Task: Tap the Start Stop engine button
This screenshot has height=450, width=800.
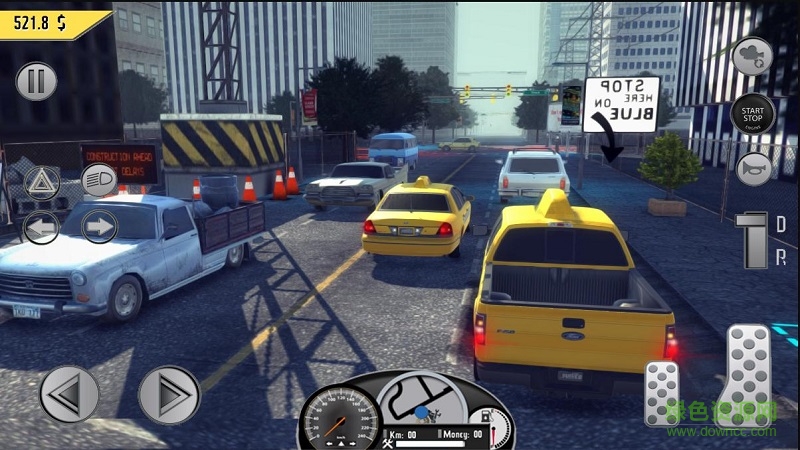Action: 752,114
